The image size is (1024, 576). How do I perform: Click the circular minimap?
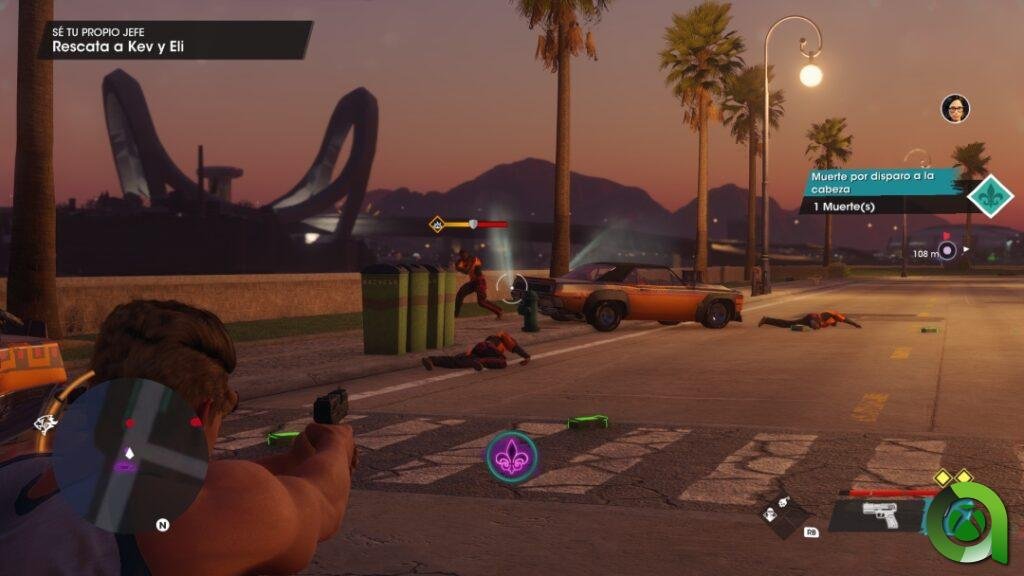pyautogui.click(x=129, y=454)
